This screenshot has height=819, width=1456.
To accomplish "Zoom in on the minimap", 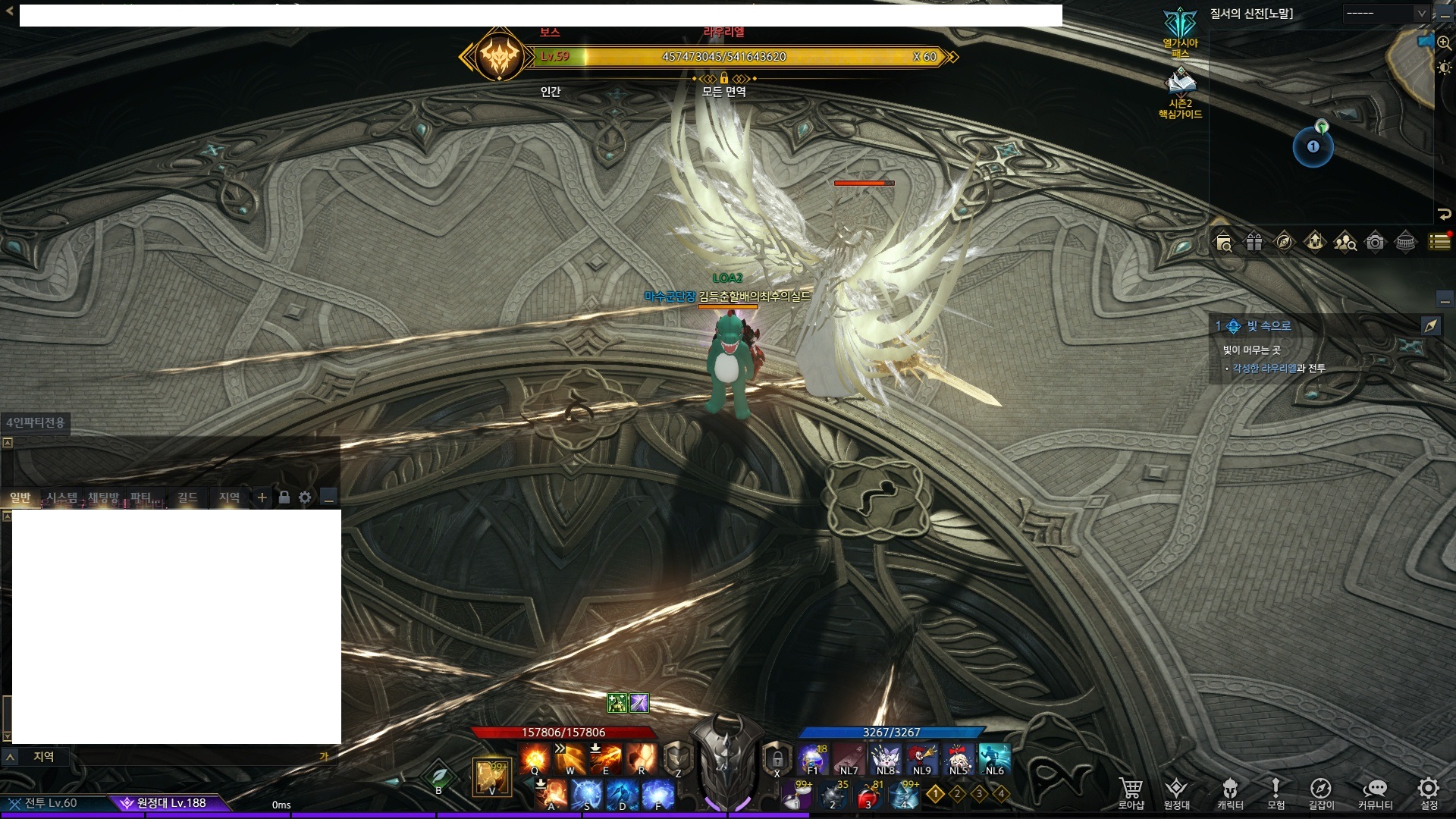I will (x=1444, y=44).
